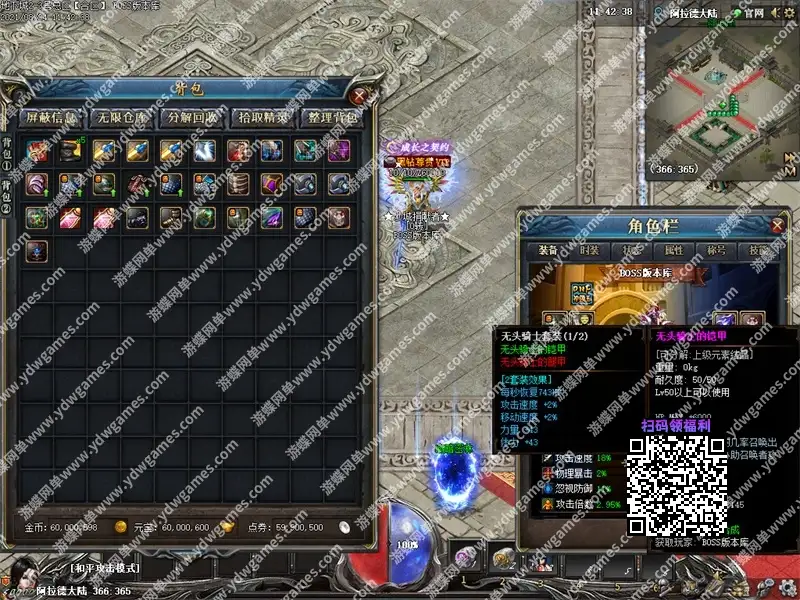Click the minimap of 阿拉德大陆

tap(722, 95)
